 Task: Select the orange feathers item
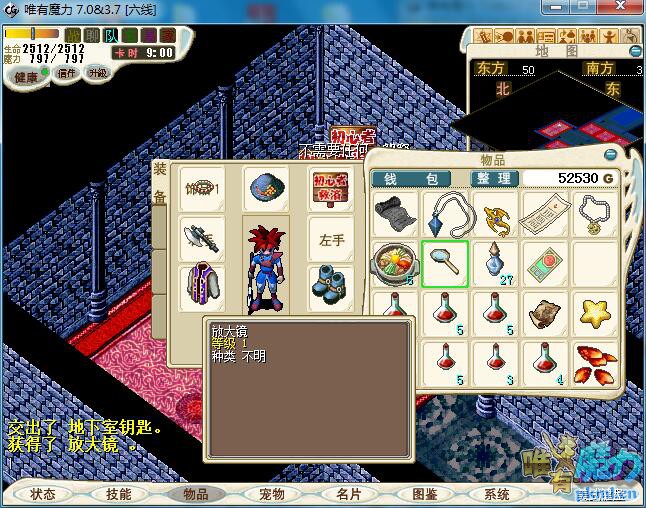[595, 362]
